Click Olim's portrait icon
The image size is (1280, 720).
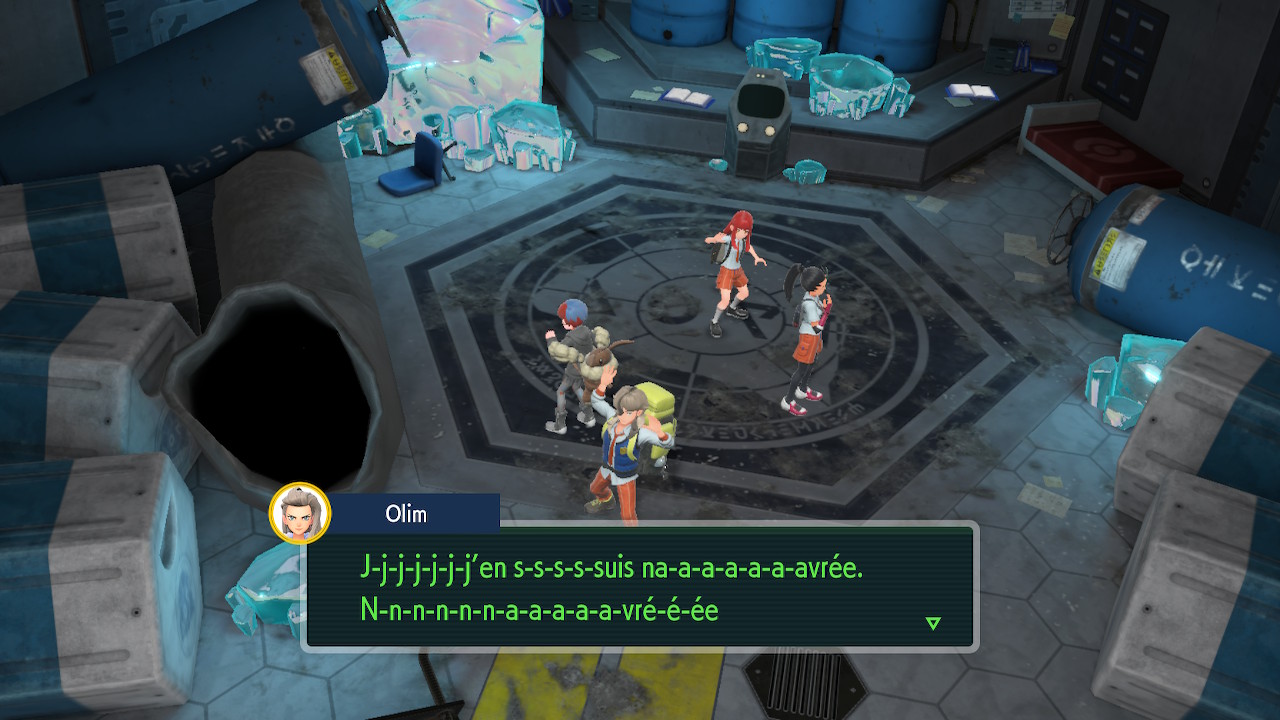tap(300, 512)
